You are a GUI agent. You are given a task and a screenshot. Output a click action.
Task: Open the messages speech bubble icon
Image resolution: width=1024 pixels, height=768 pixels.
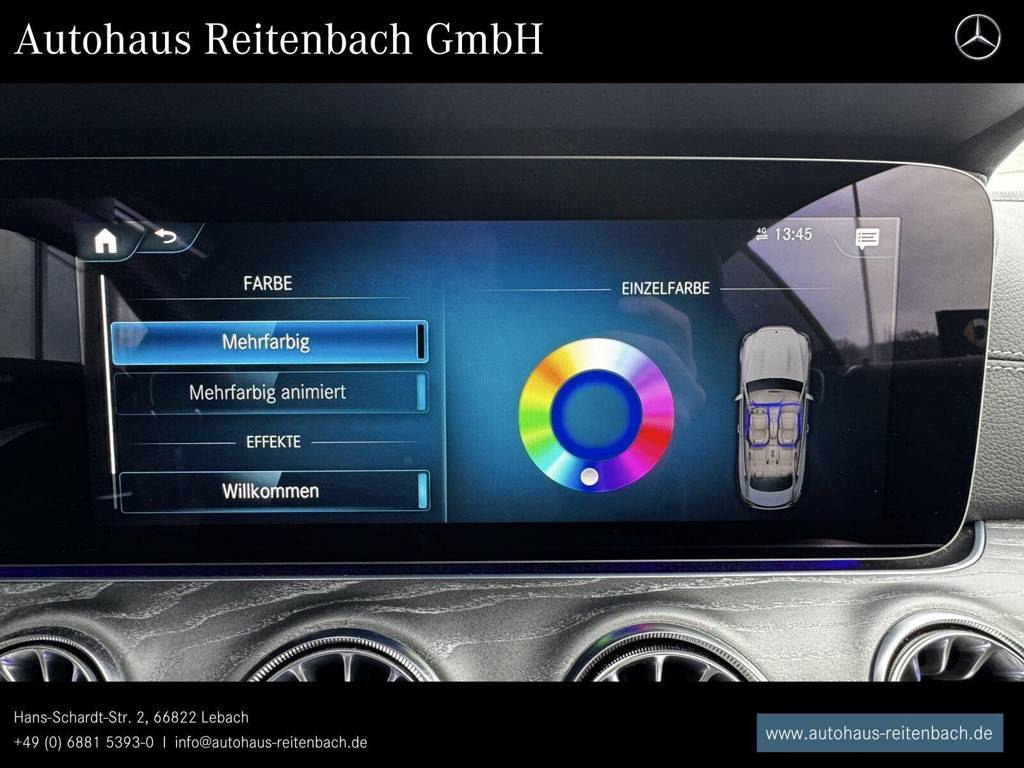[x=867, y=237]
